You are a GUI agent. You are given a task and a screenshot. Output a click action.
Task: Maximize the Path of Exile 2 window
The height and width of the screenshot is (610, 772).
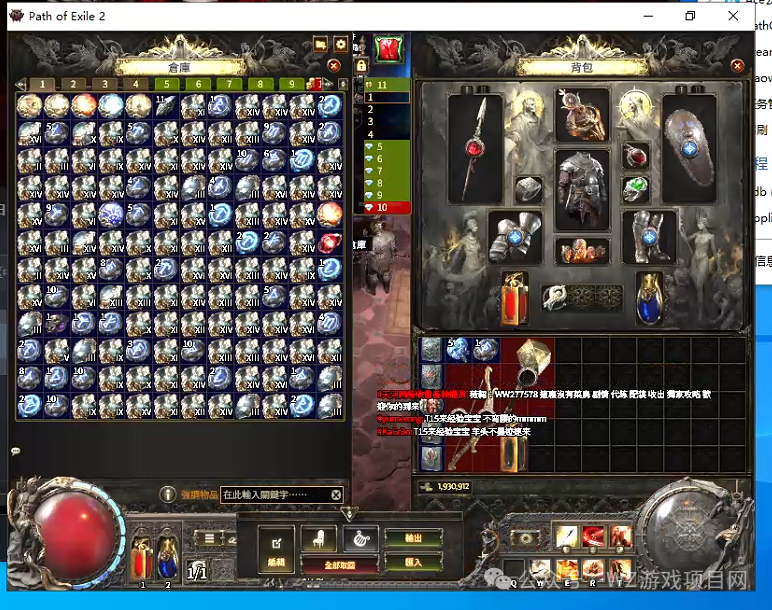coord(689,16)
